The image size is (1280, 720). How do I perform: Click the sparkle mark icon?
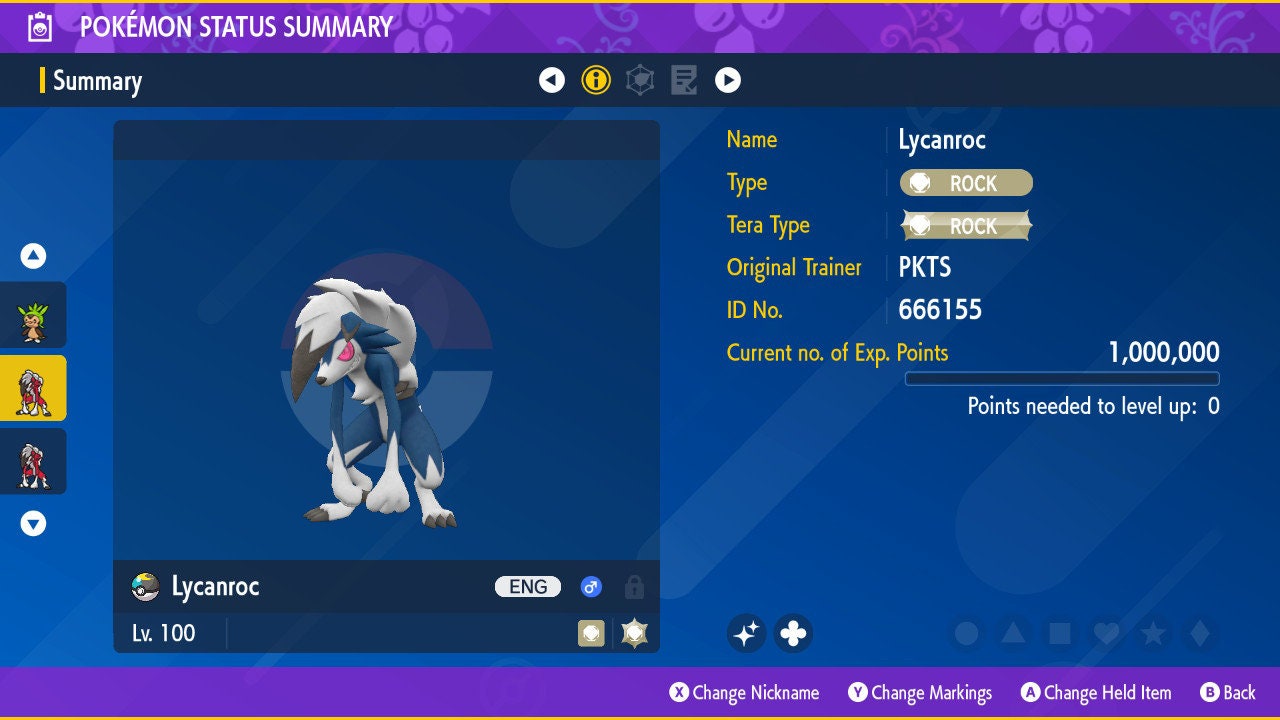click(x=746, y=633)
